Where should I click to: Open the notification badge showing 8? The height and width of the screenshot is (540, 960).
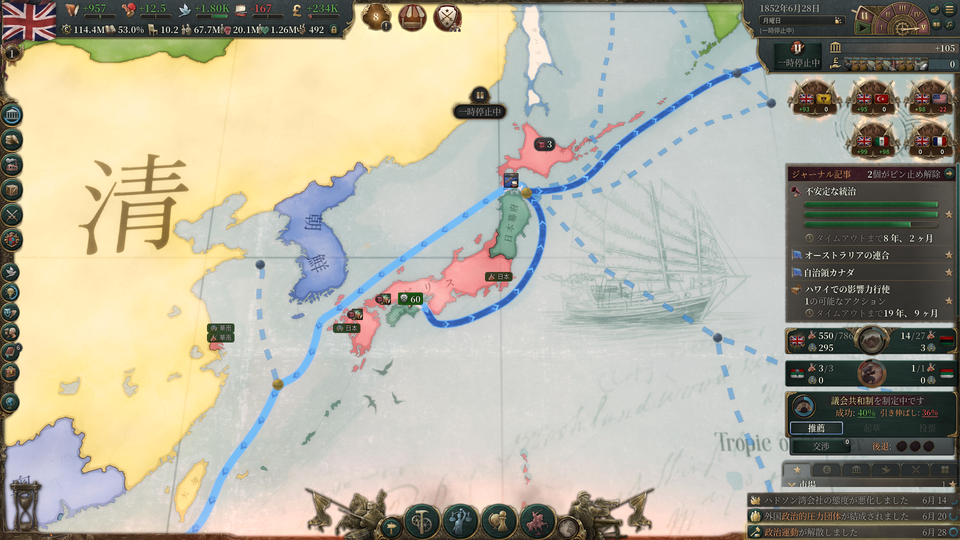pos(377,17)
